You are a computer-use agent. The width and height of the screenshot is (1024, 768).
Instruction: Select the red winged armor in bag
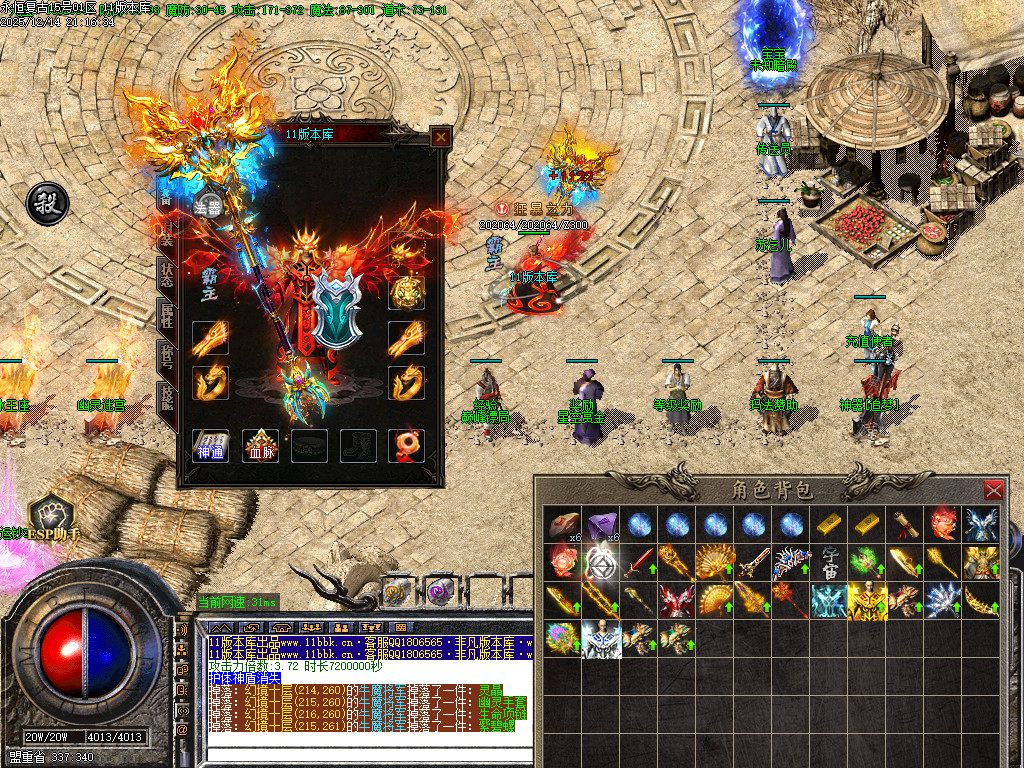tap(676, 600)
